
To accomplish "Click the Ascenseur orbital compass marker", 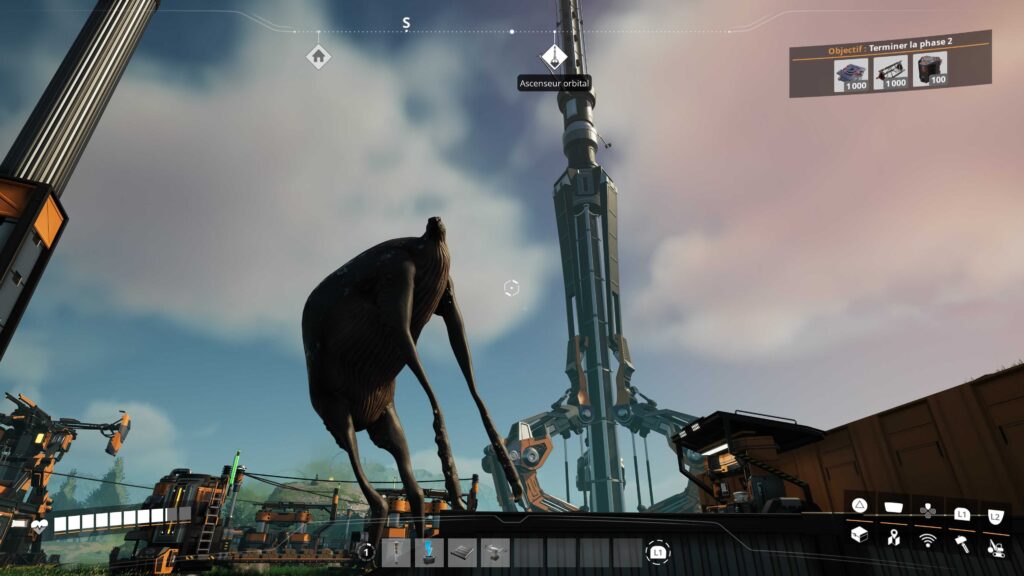I will (554, 57).
